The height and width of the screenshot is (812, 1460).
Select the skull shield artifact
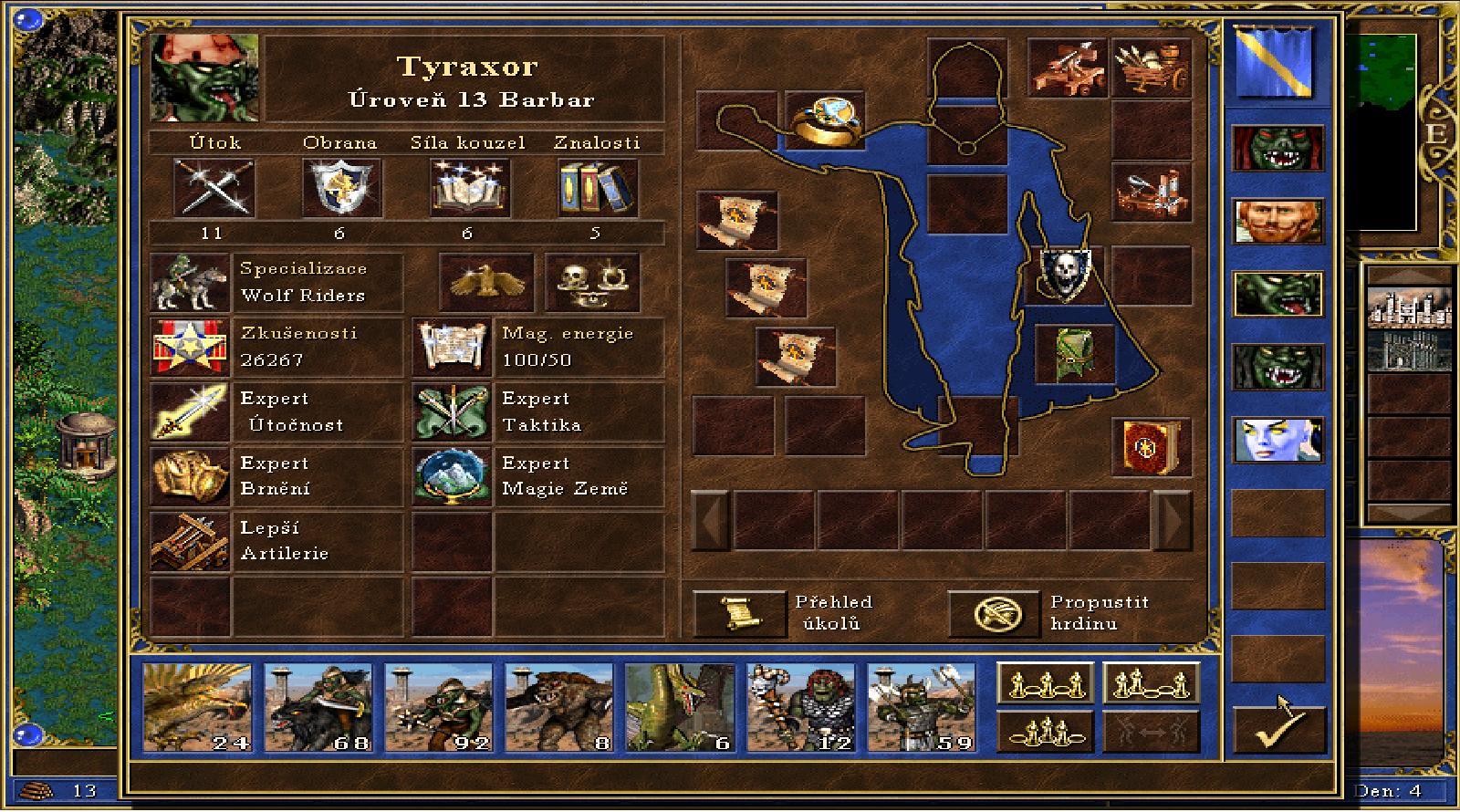(x=1065, y=274)
